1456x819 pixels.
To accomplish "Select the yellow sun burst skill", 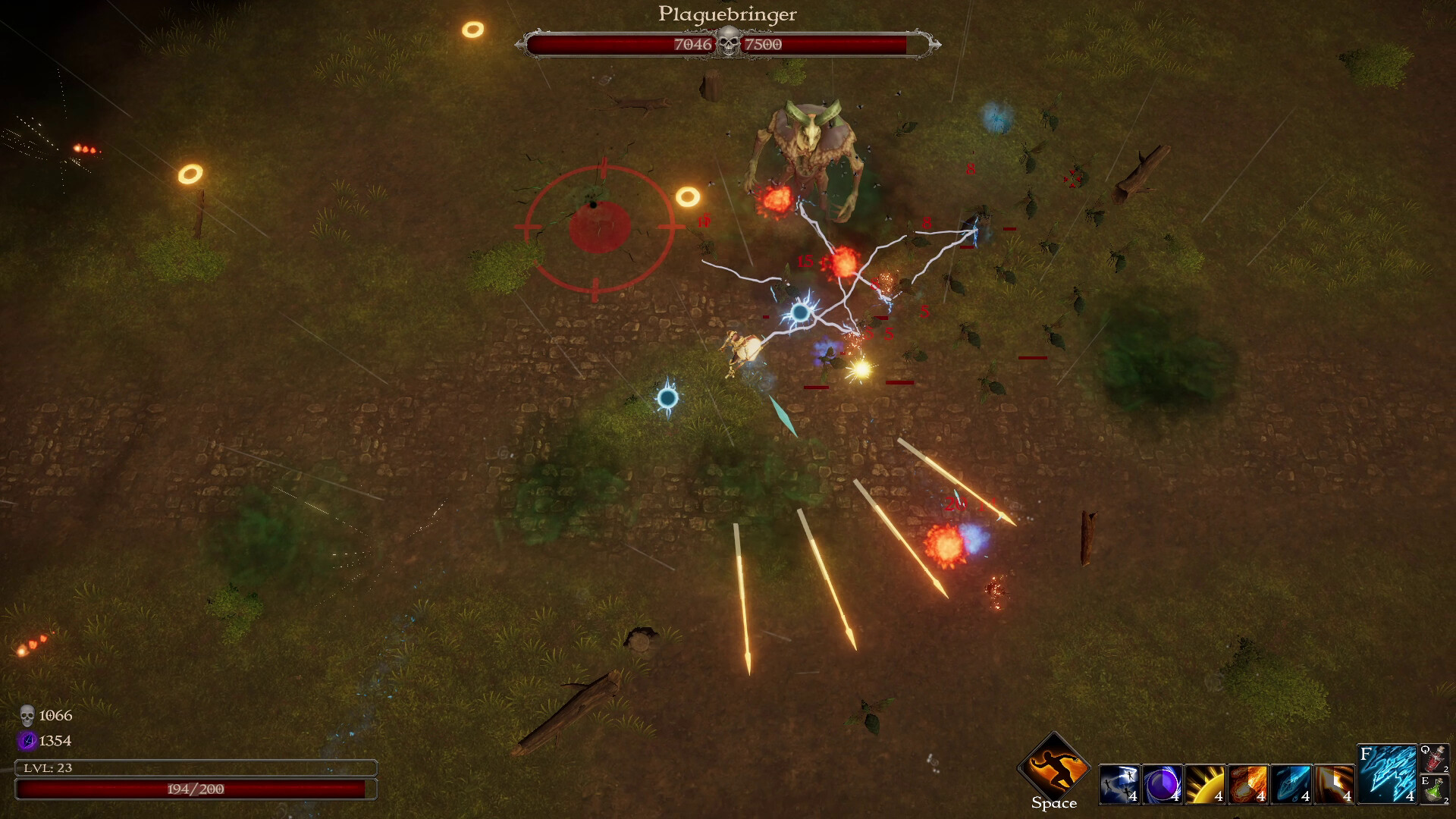I will 1205,784.
